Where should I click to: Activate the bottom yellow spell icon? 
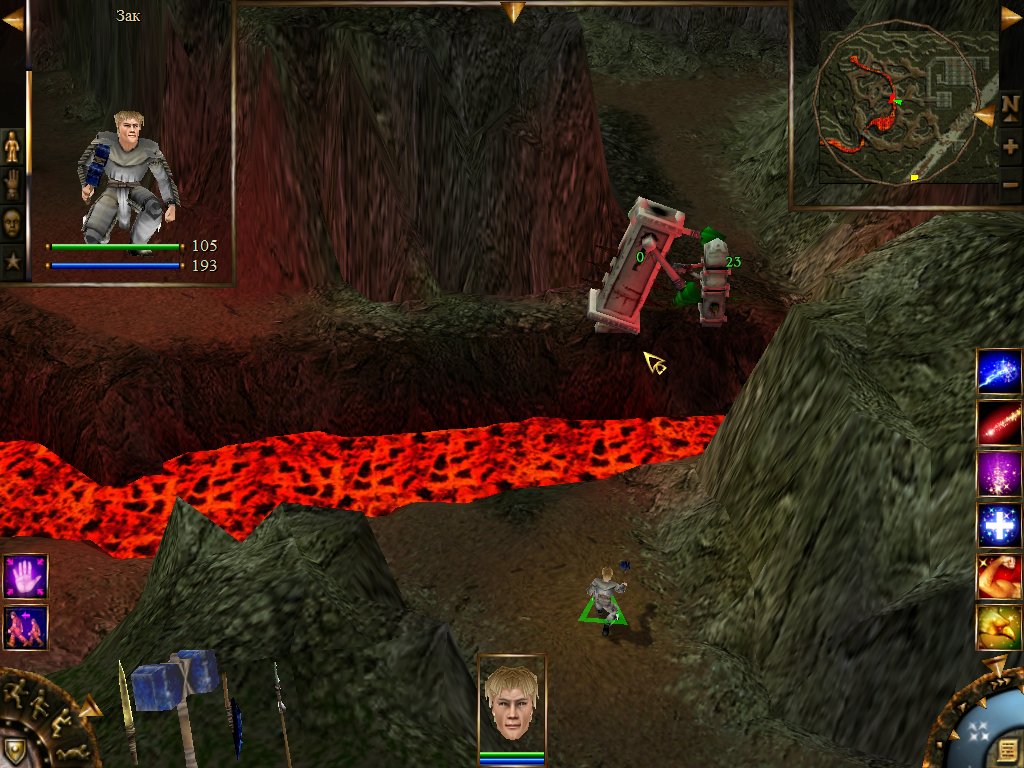pos(999,627)
